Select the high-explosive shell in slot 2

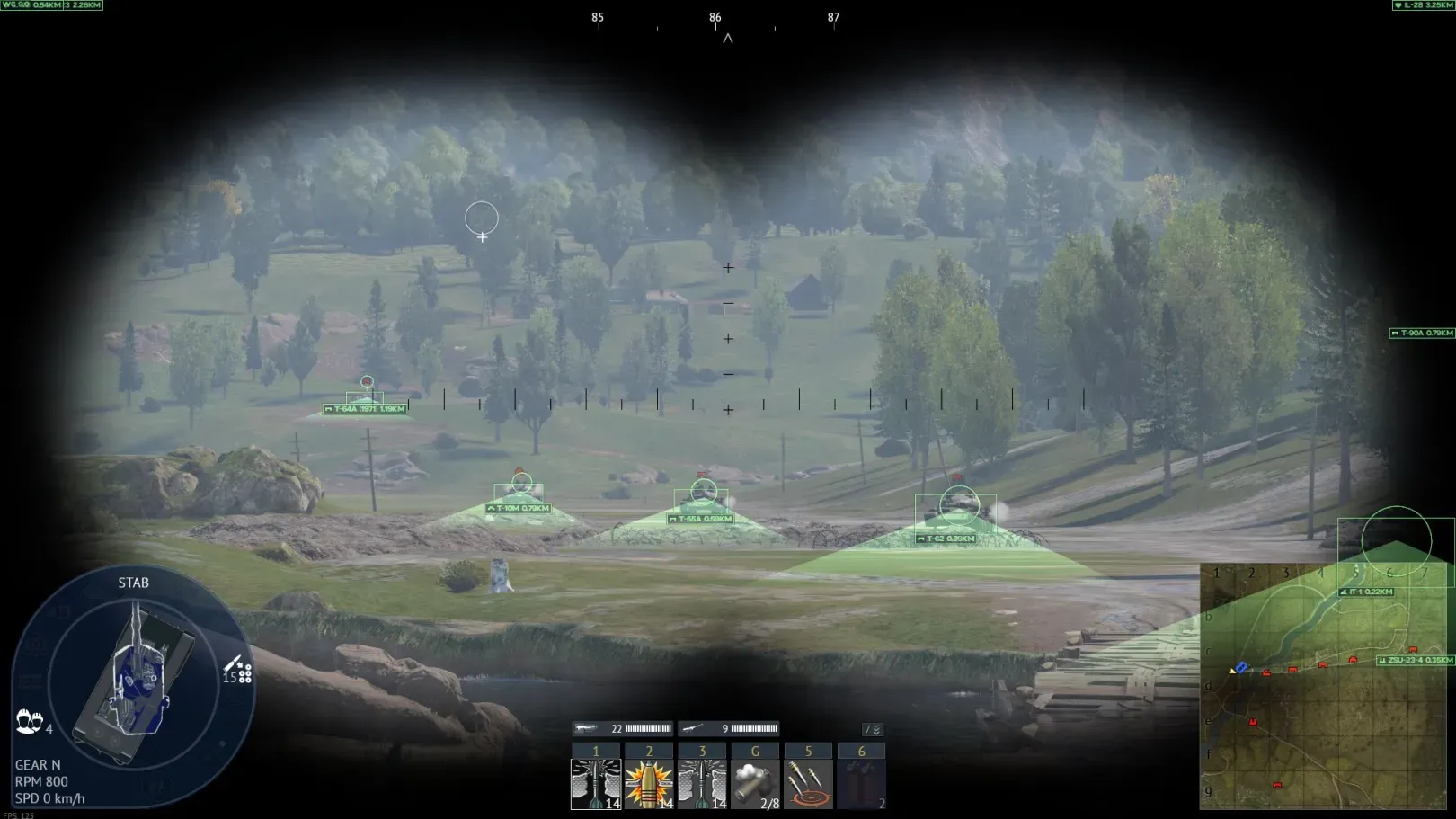point(649,783)
